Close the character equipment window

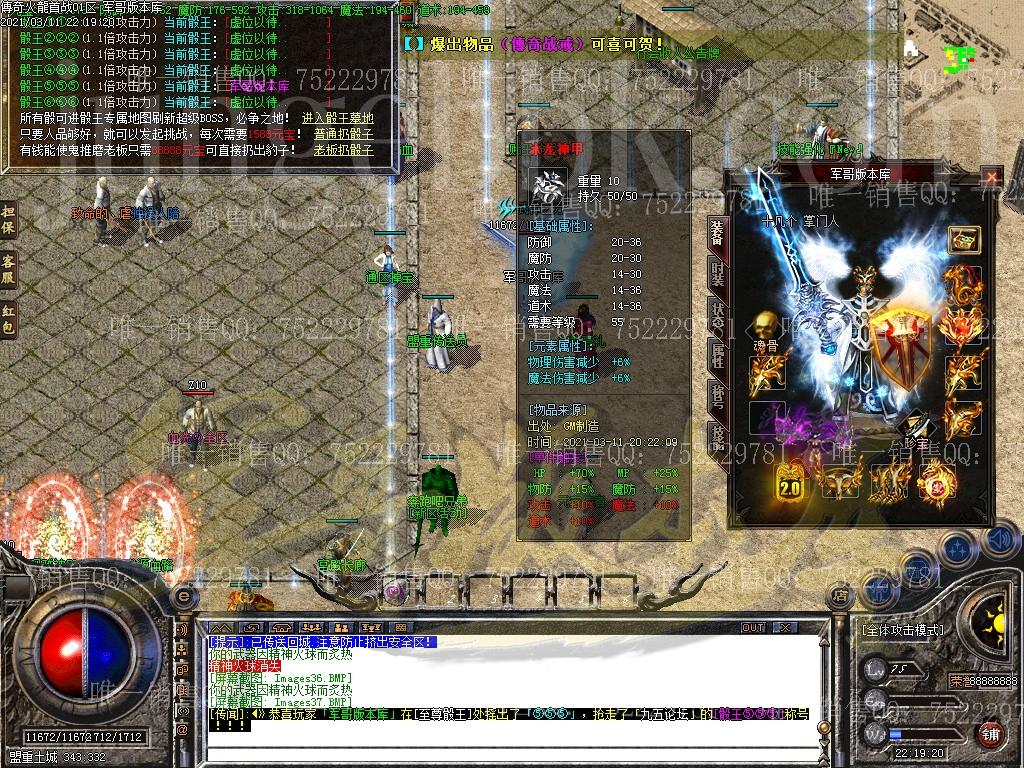click(x=991, y=177)
